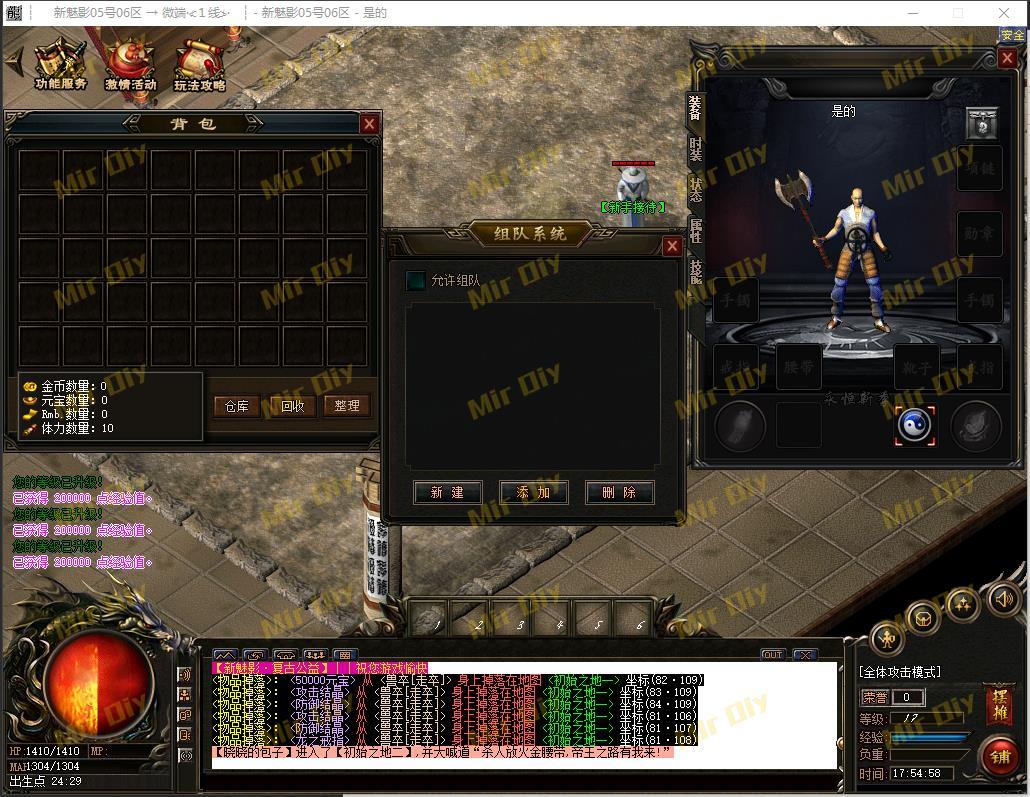This screenshot has width=1030, height=797.
Task: Close the 组队系统 team window
Action: (672, 246)
